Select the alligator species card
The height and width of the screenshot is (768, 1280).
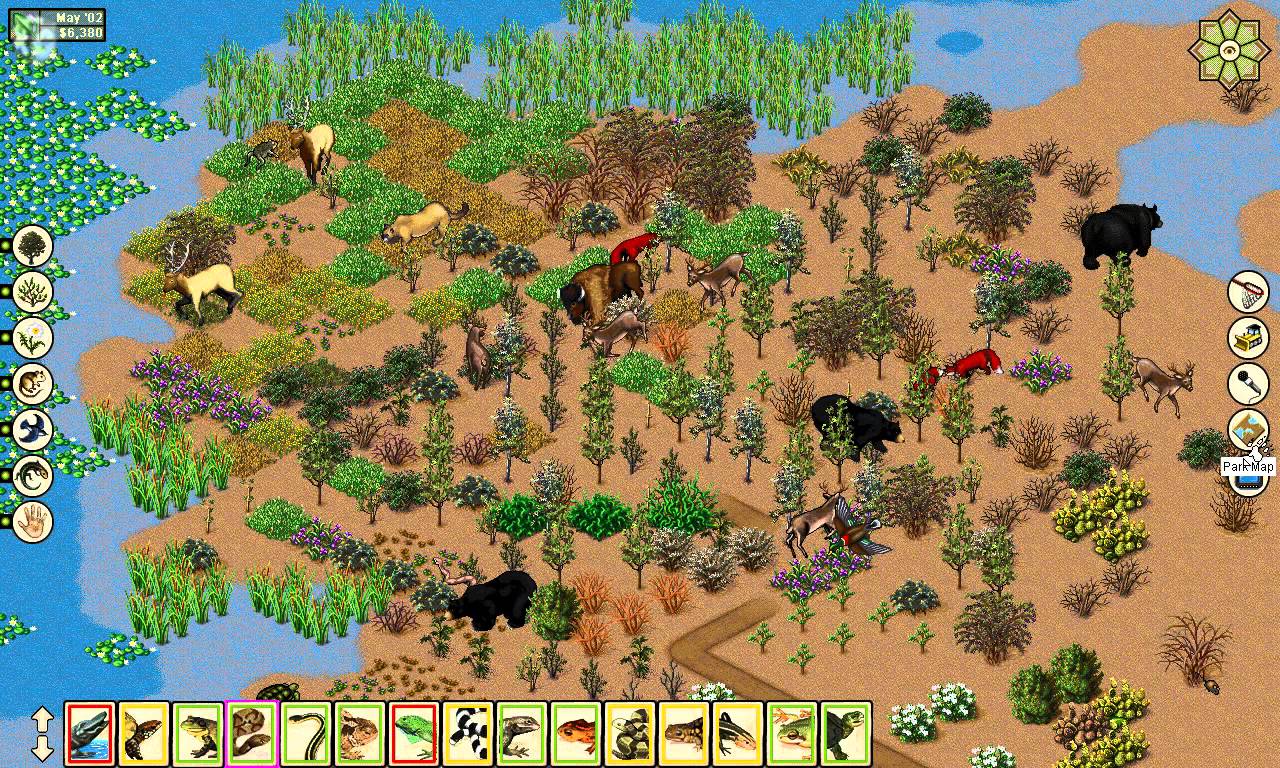(x=90, y=734)
